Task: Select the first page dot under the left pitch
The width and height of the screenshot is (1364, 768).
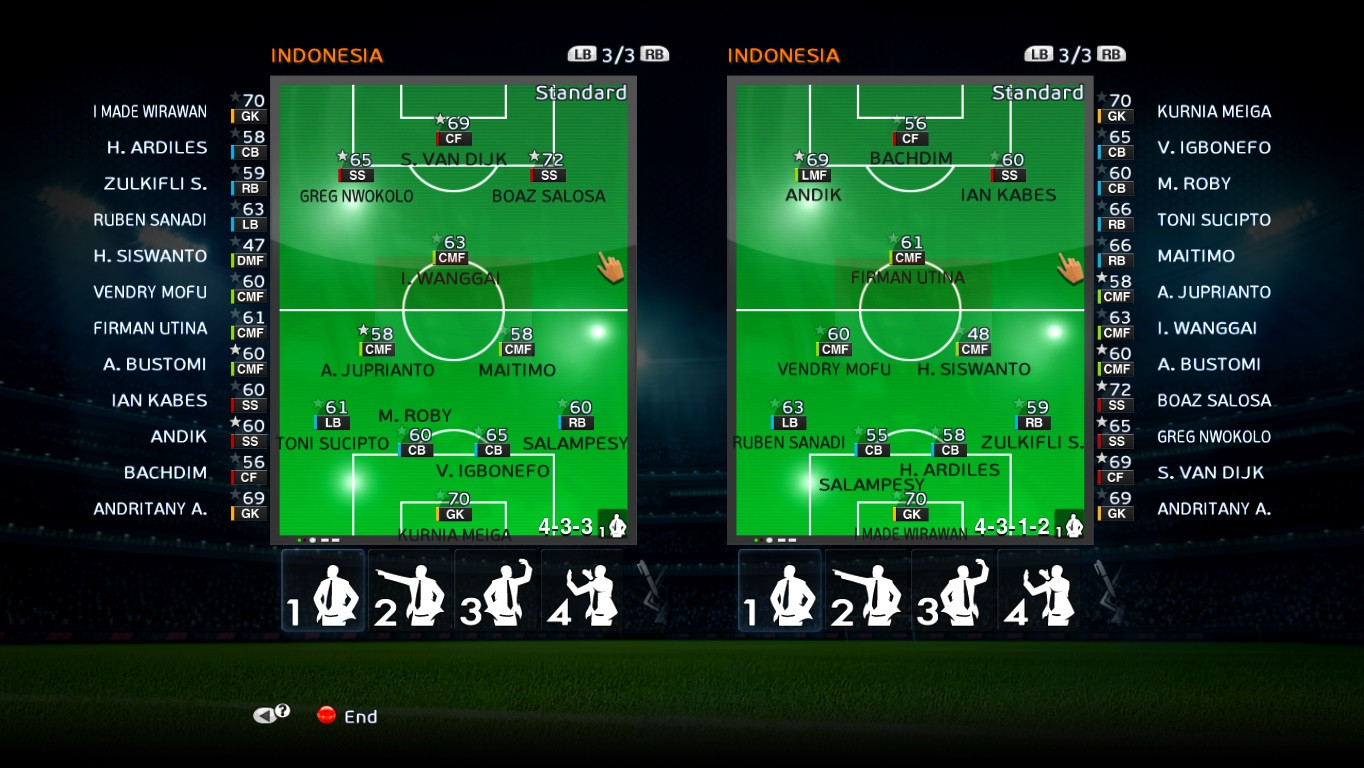Action: click(x=298, y=540)
